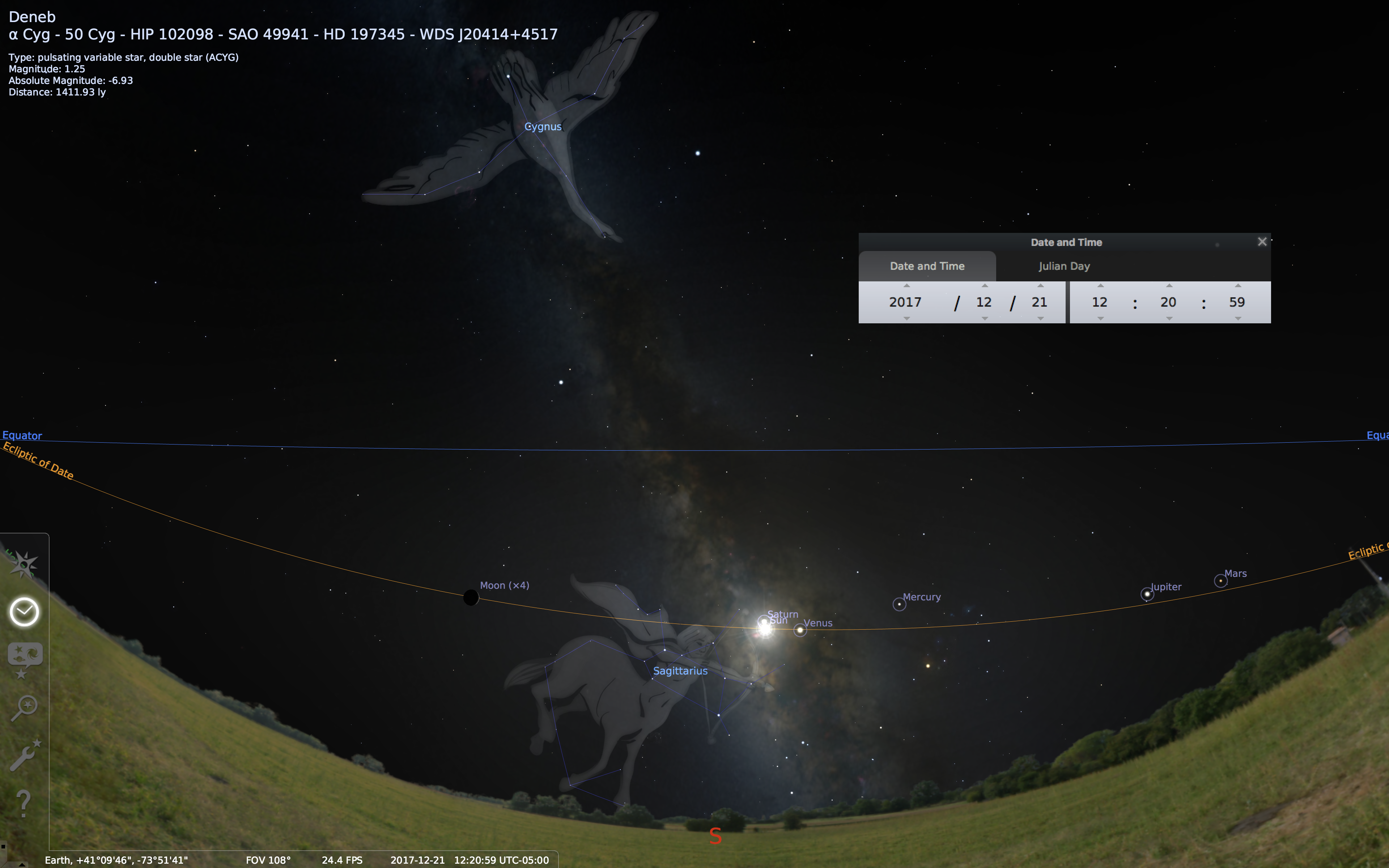Close the Date and Time dialog
1389x868 pixels.
1262,242
